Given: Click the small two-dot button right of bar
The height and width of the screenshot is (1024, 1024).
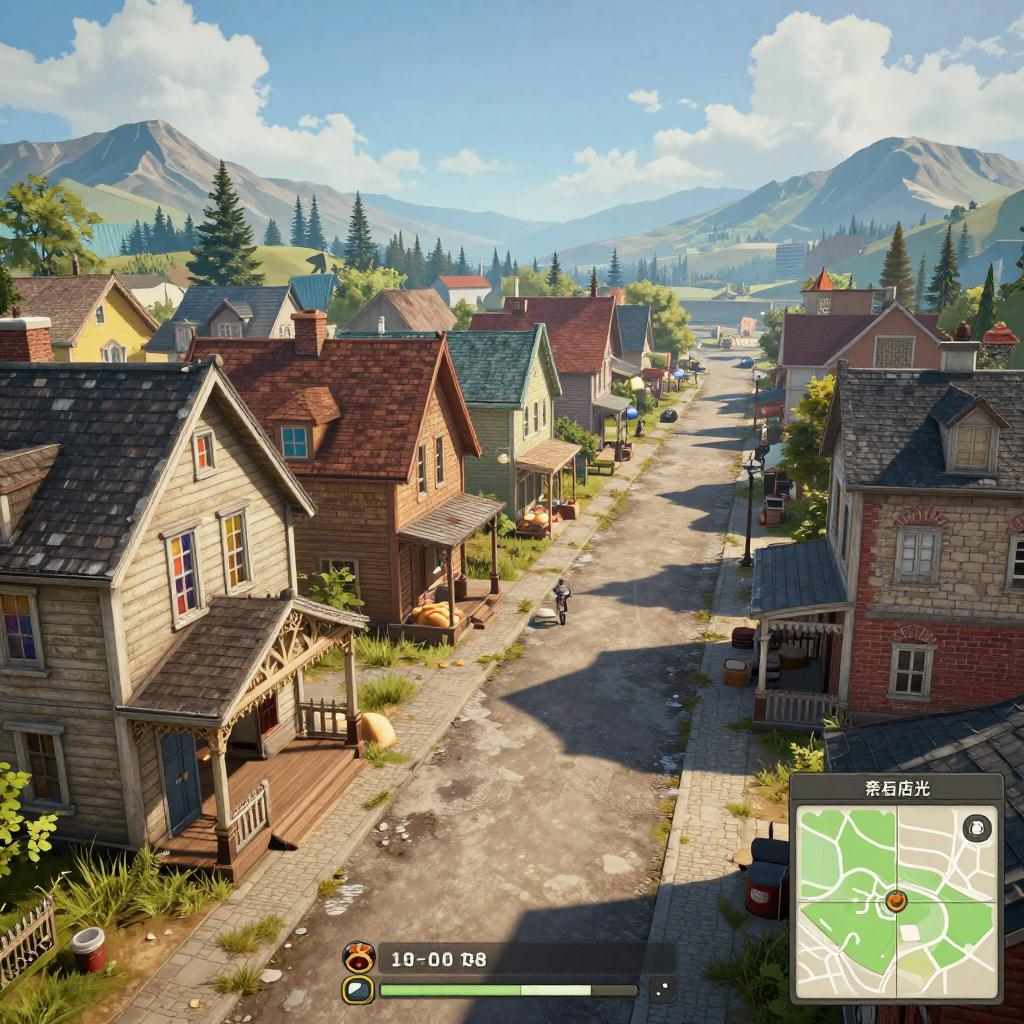Looking at the screenshot, I should (660, 990).
